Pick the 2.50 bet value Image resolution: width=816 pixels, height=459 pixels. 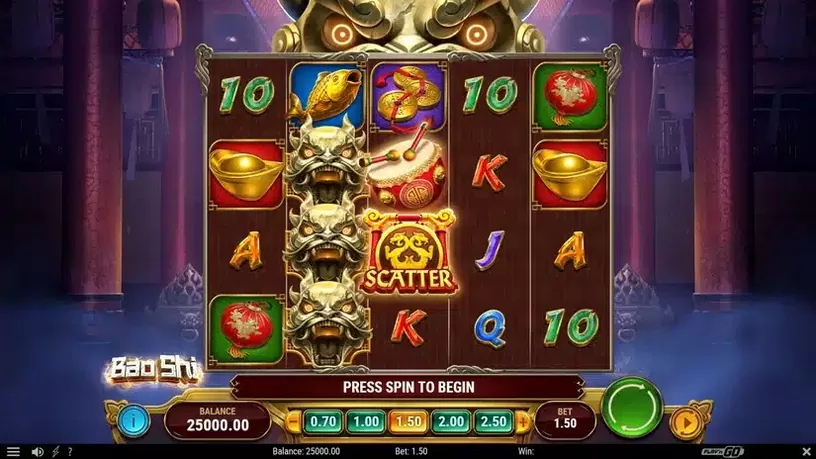[493, 421]
